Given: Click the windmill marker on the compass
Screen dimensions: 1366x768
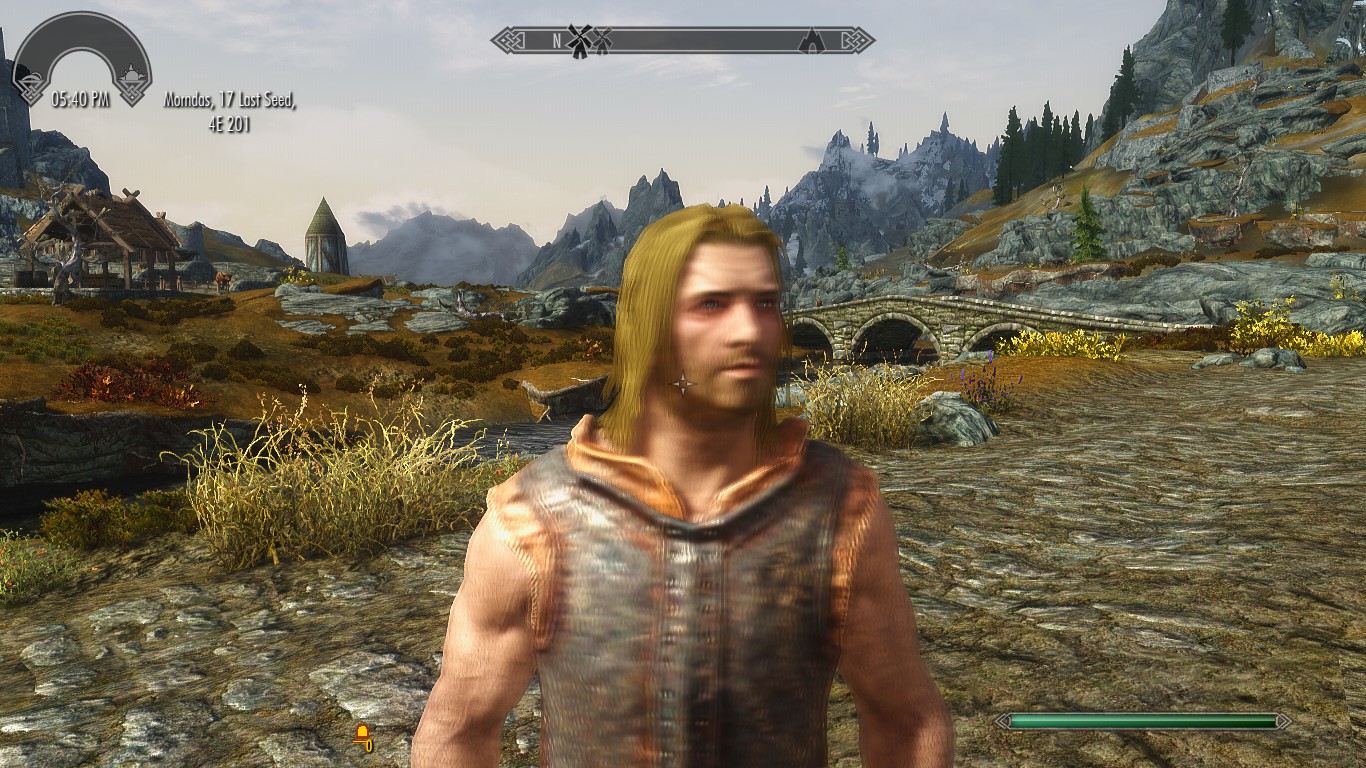Looking at the screenshot, I should coord(578,38).
